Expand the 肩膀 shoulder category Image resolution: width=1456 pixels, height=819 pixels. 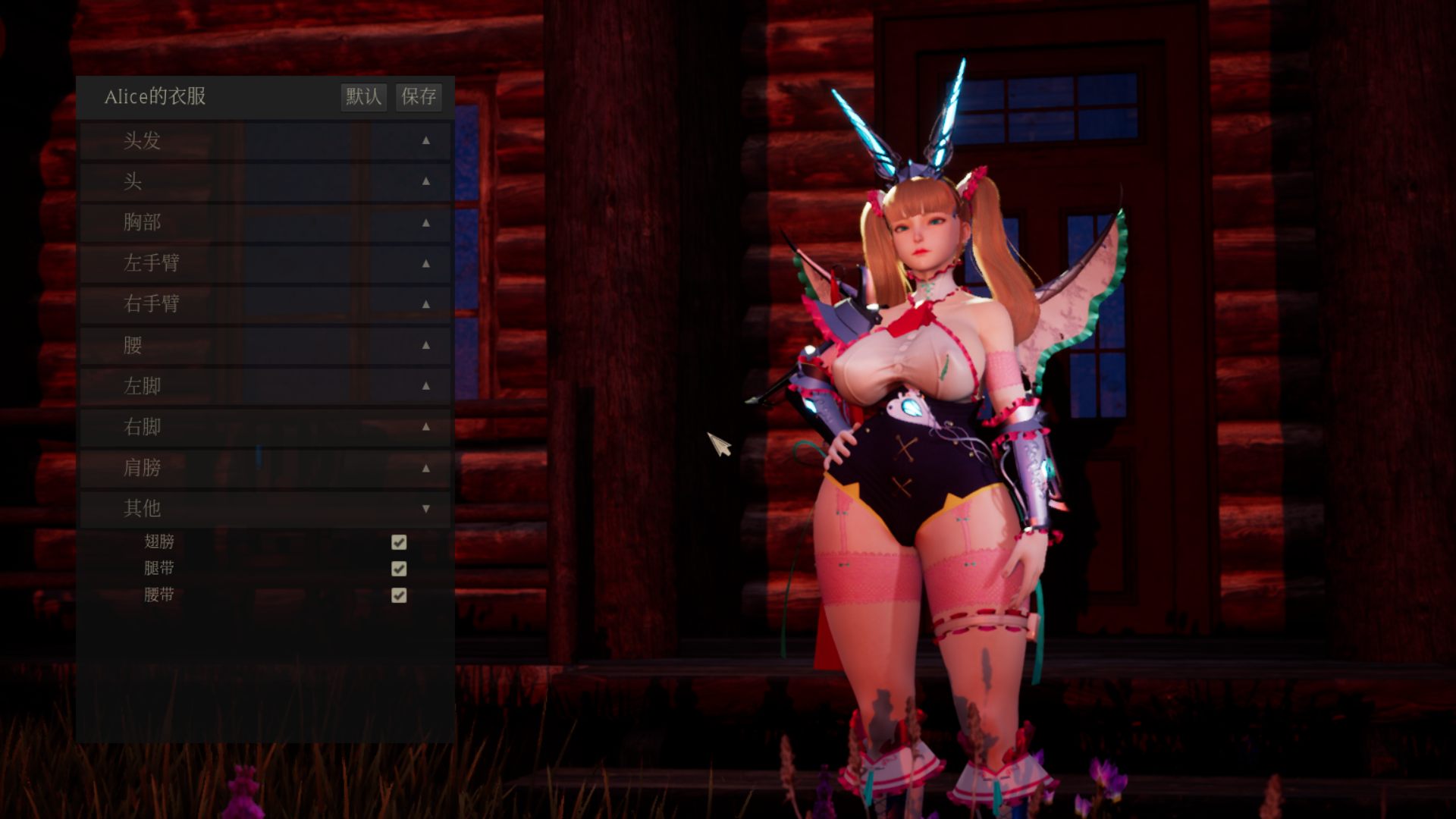[x=265, y=469]
